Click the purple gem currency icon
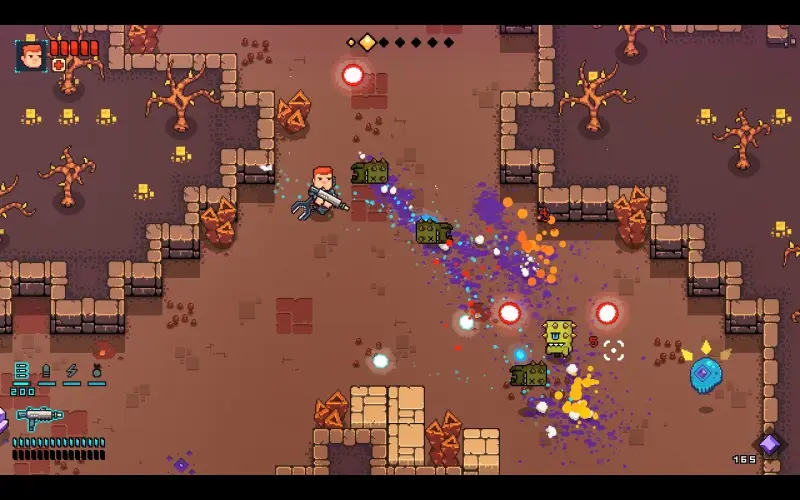The width and height of the screenshot is (800, 500). pyautogui.click(x=769, y=444)
